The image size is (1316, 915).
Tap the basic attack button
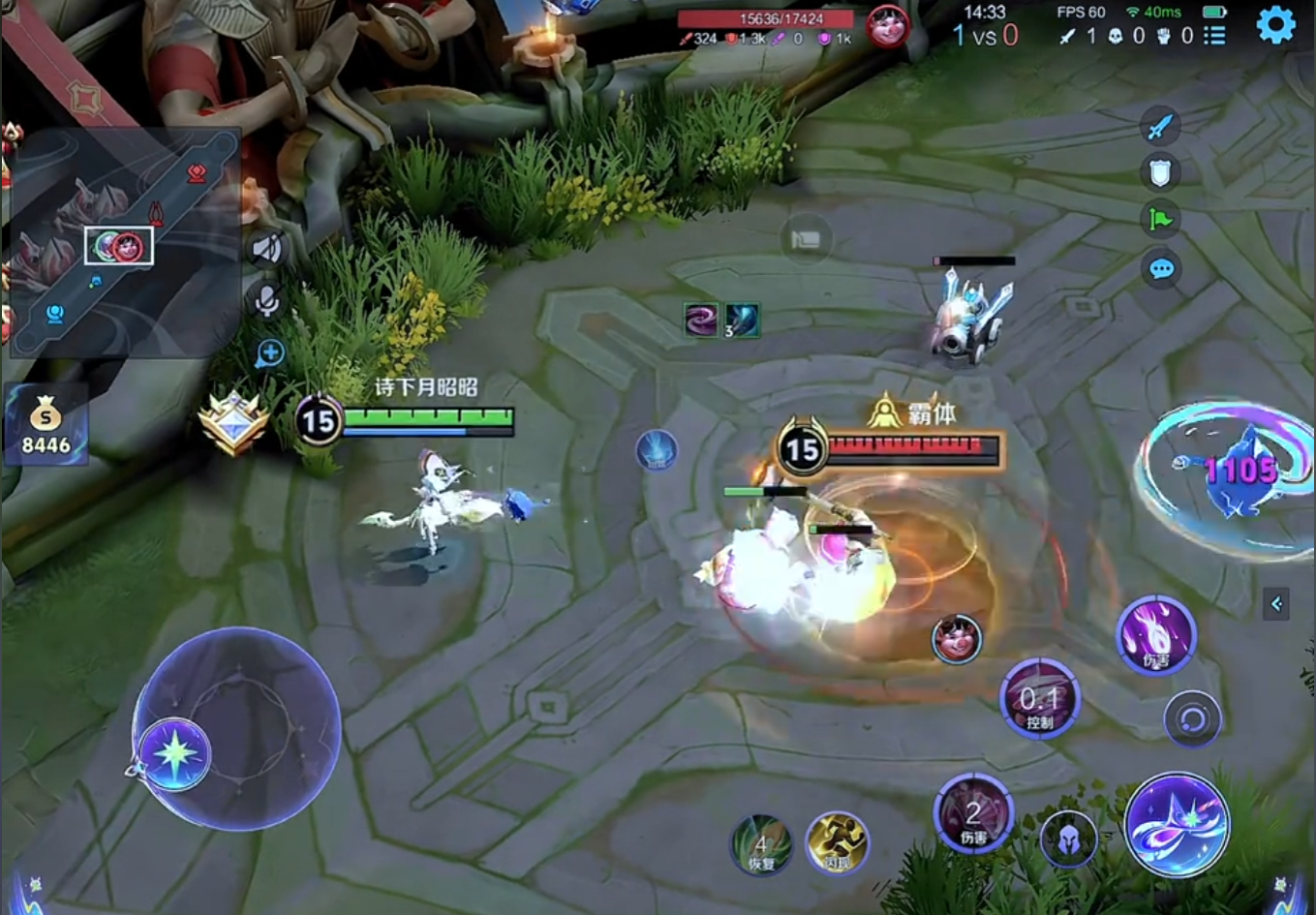tap(1178, 823)
